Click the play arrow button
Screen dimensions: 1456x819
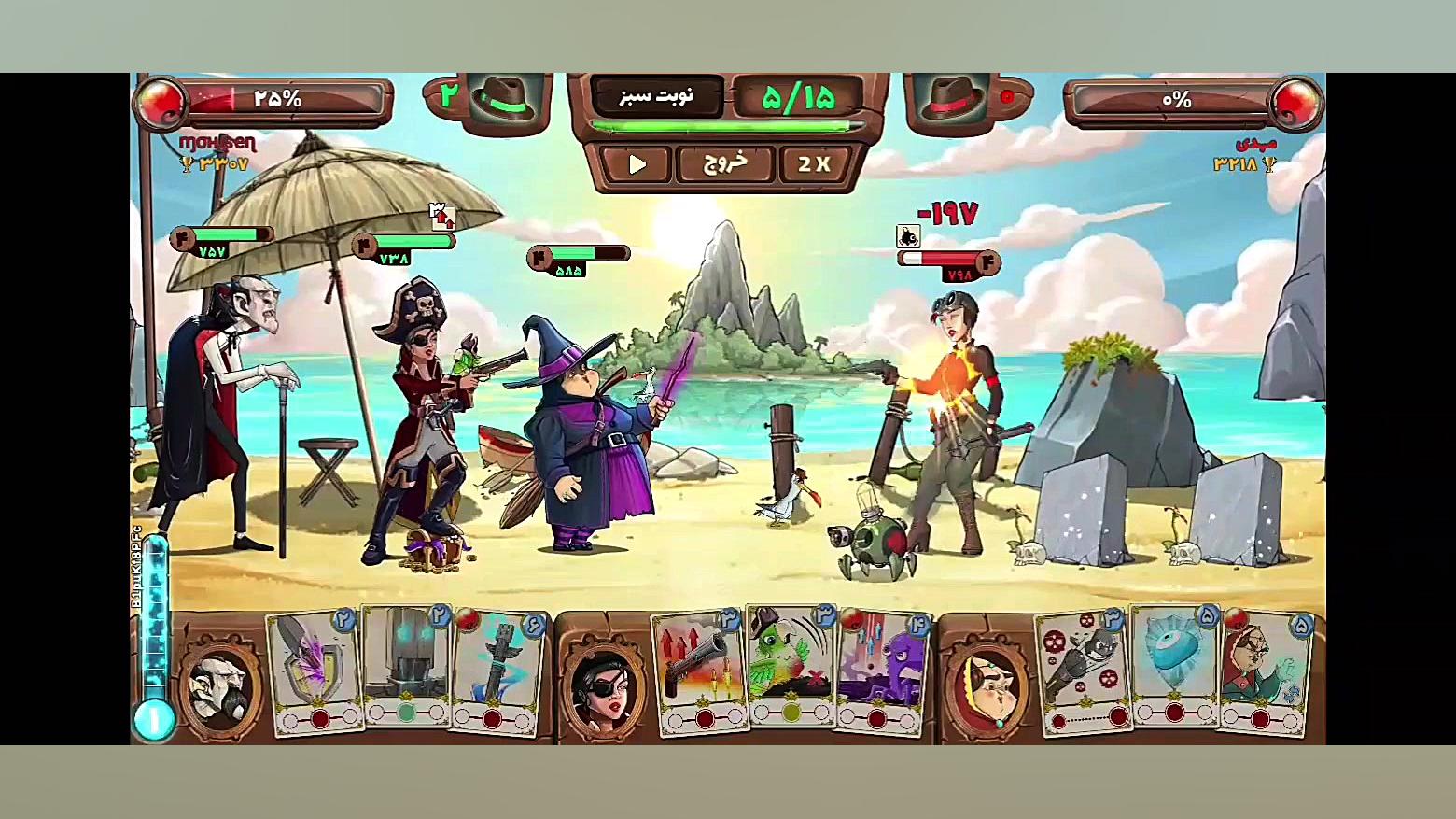[x=637, y=164]
